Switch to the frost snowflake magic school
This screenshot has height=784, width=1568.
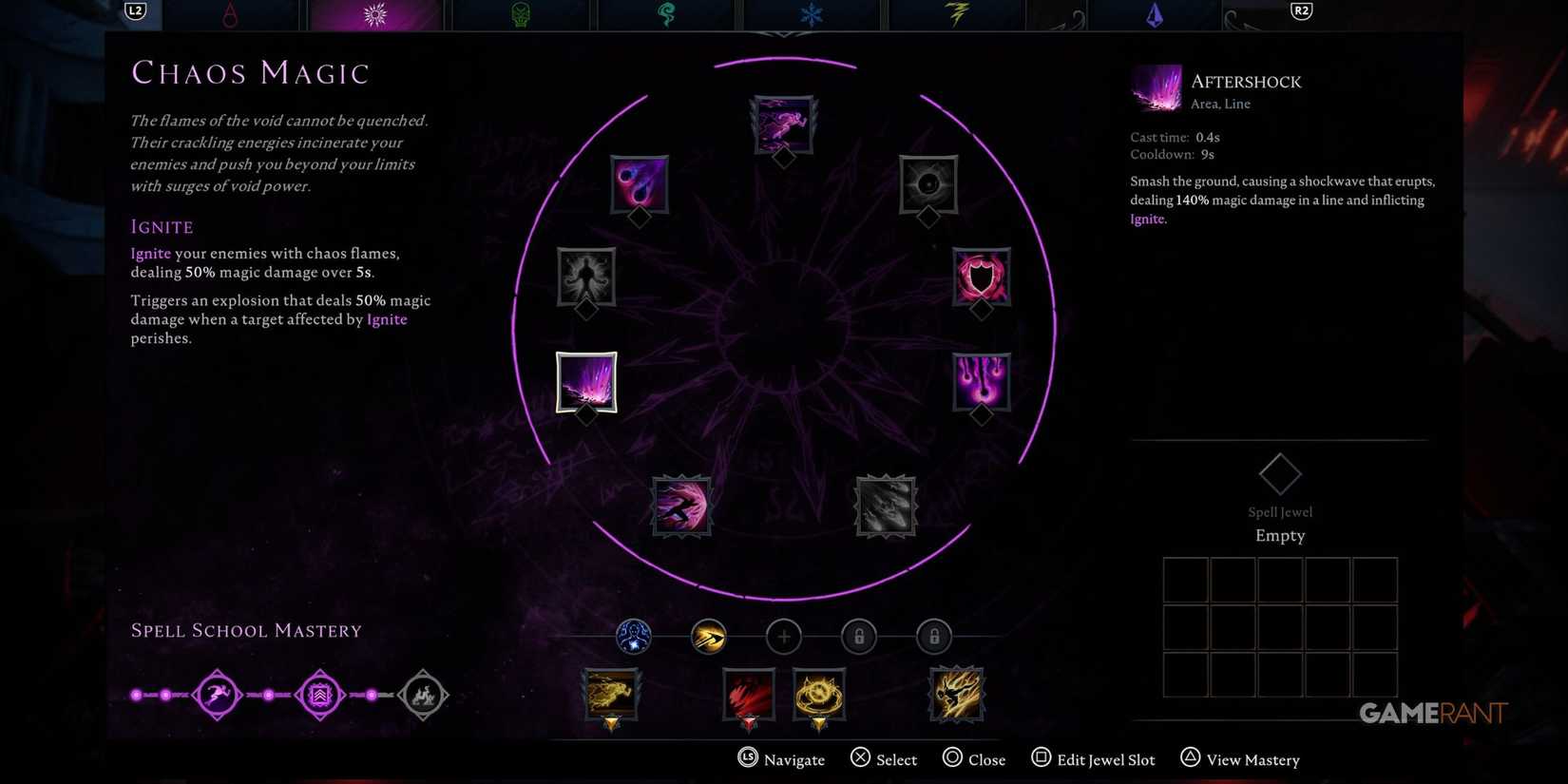(811, 14)
